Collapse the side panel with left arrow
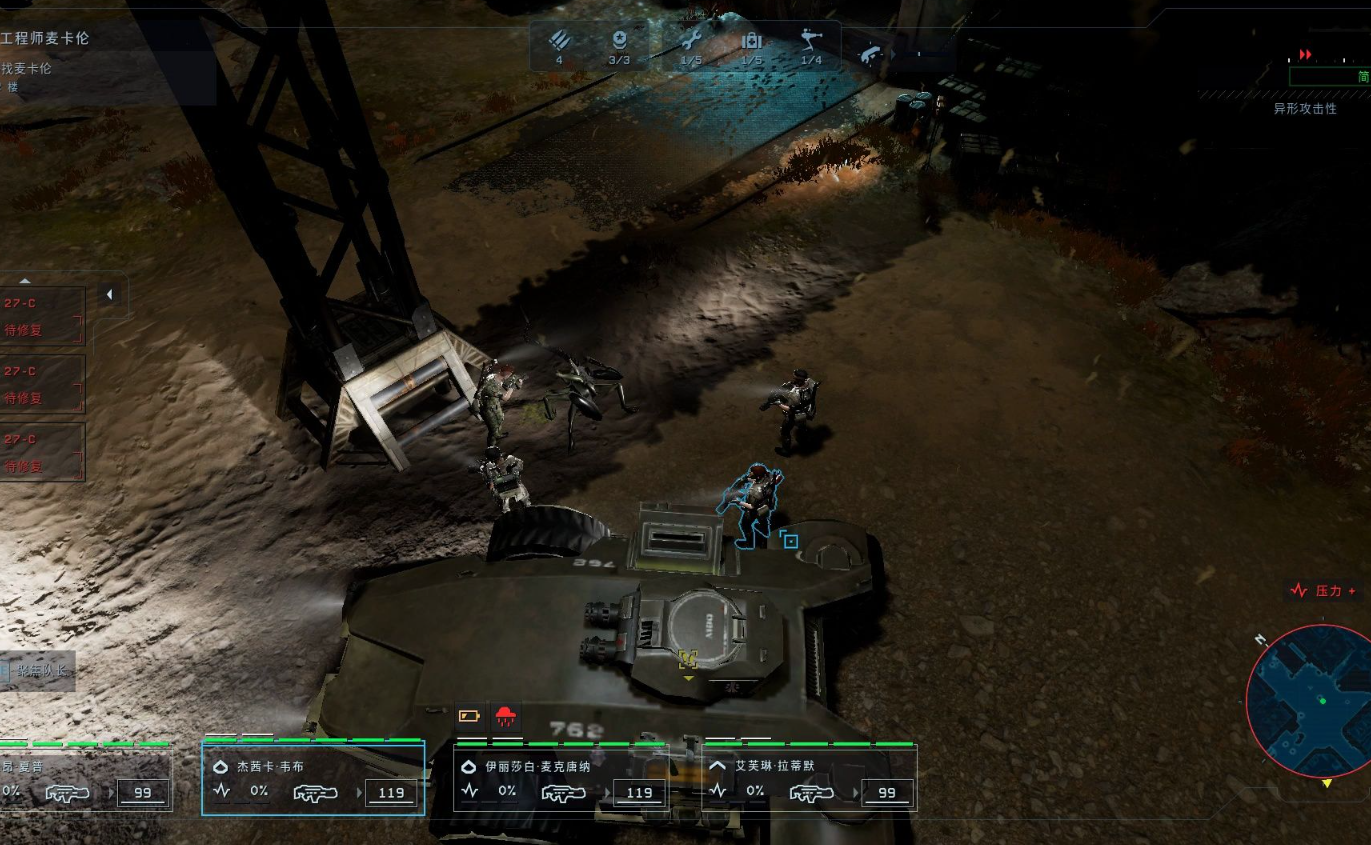 pos(109,295)
